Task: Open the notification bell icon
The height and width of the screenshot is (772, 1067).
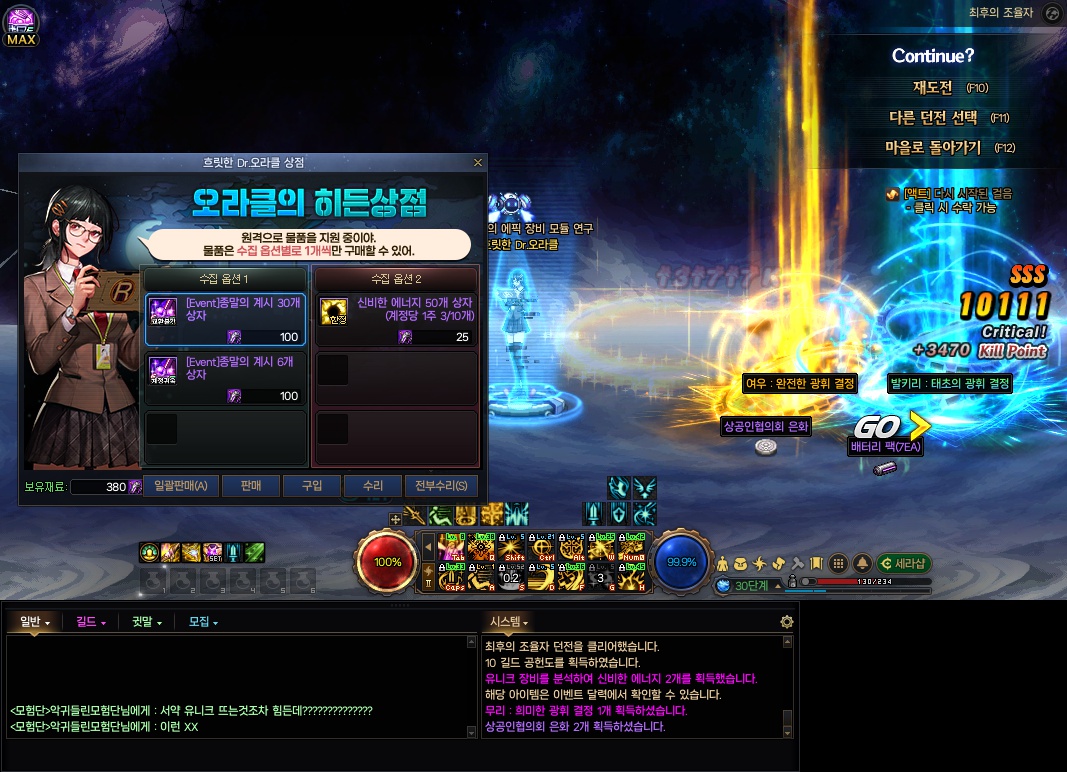Action: [862, 563]
